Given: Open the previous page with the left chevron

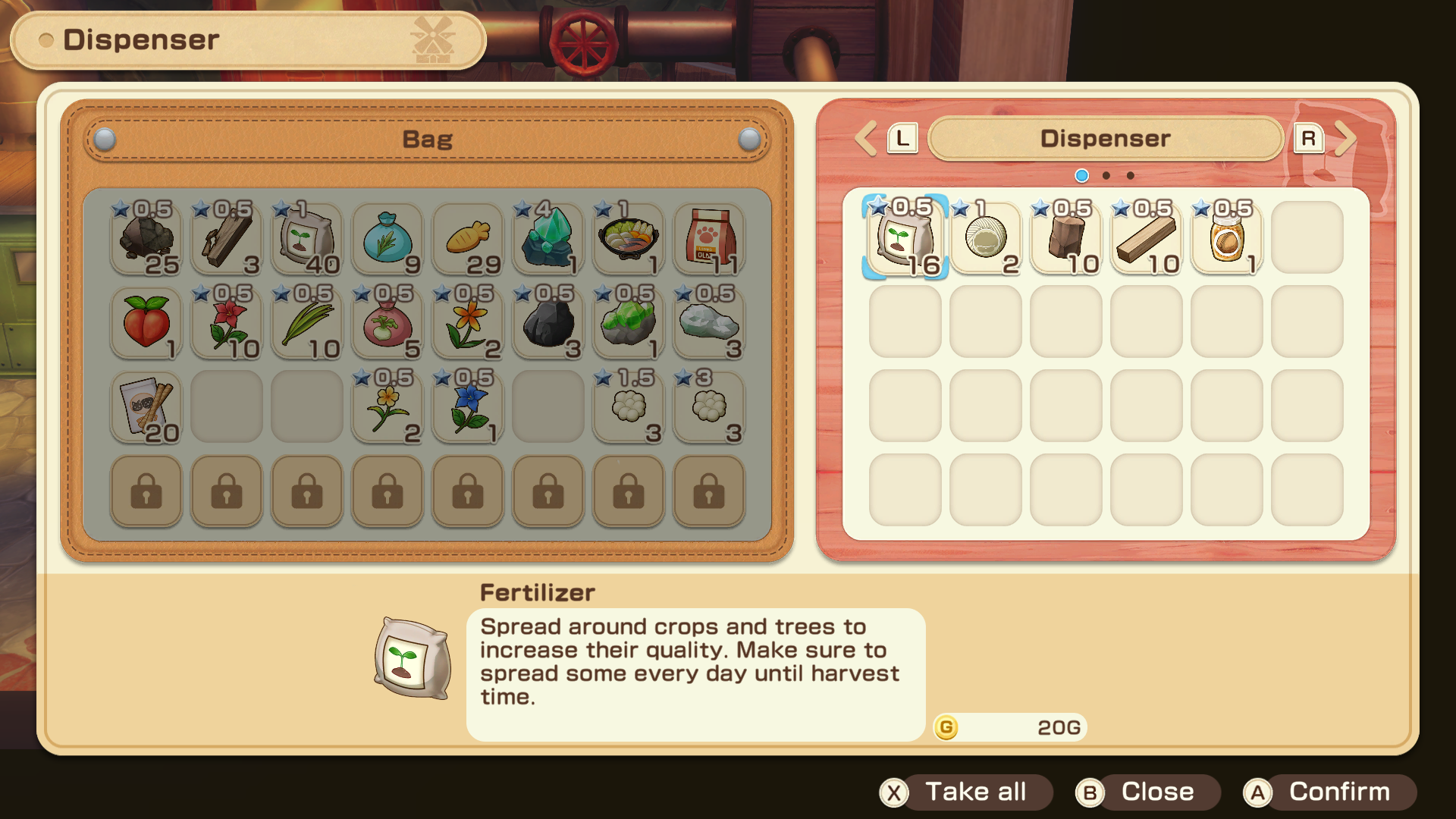Looking at the screenshot, I should point(867,138).
